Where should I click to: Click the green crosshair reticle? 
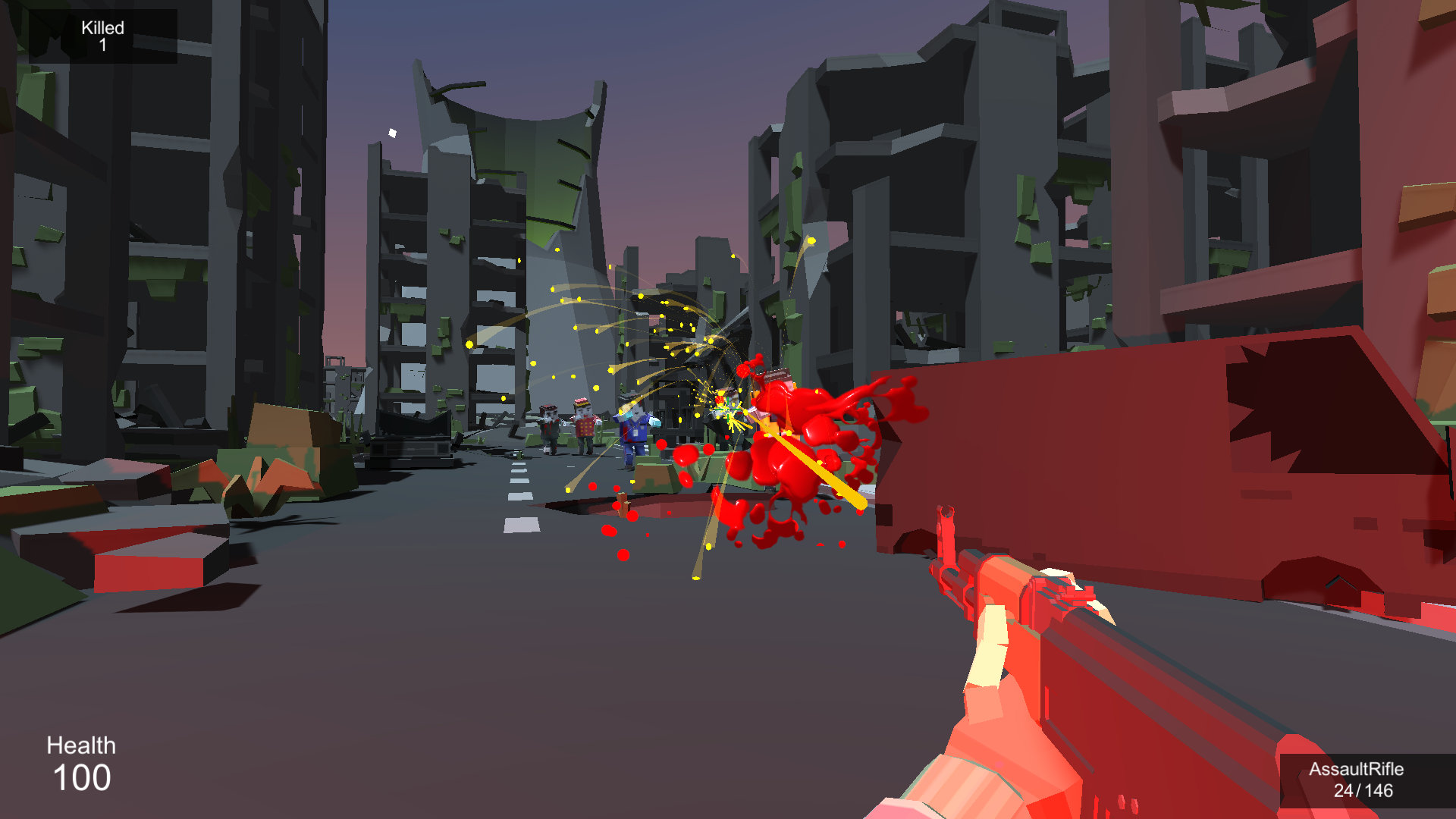(x=727, y=409)
